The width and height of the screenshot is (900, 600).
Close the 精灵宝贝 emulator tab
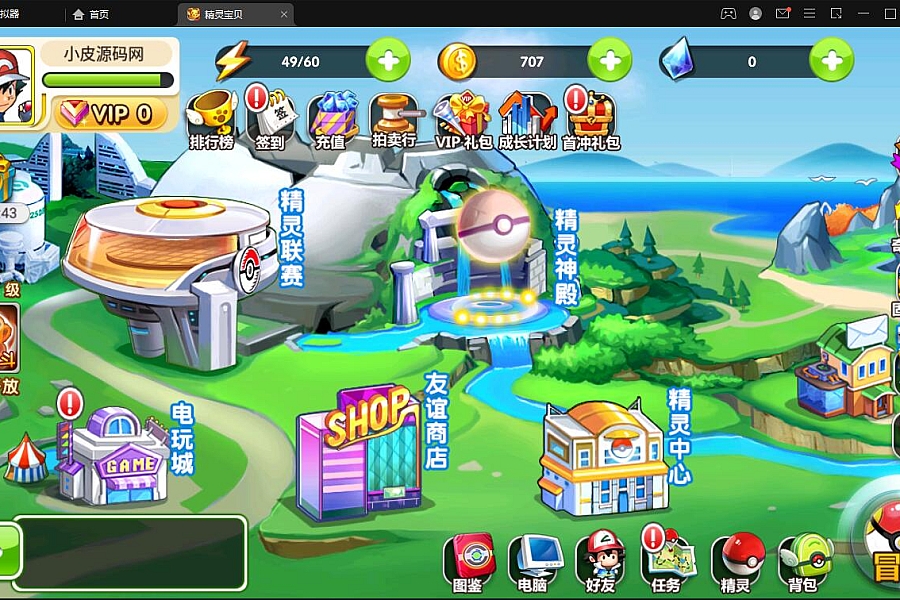[285, 14]
